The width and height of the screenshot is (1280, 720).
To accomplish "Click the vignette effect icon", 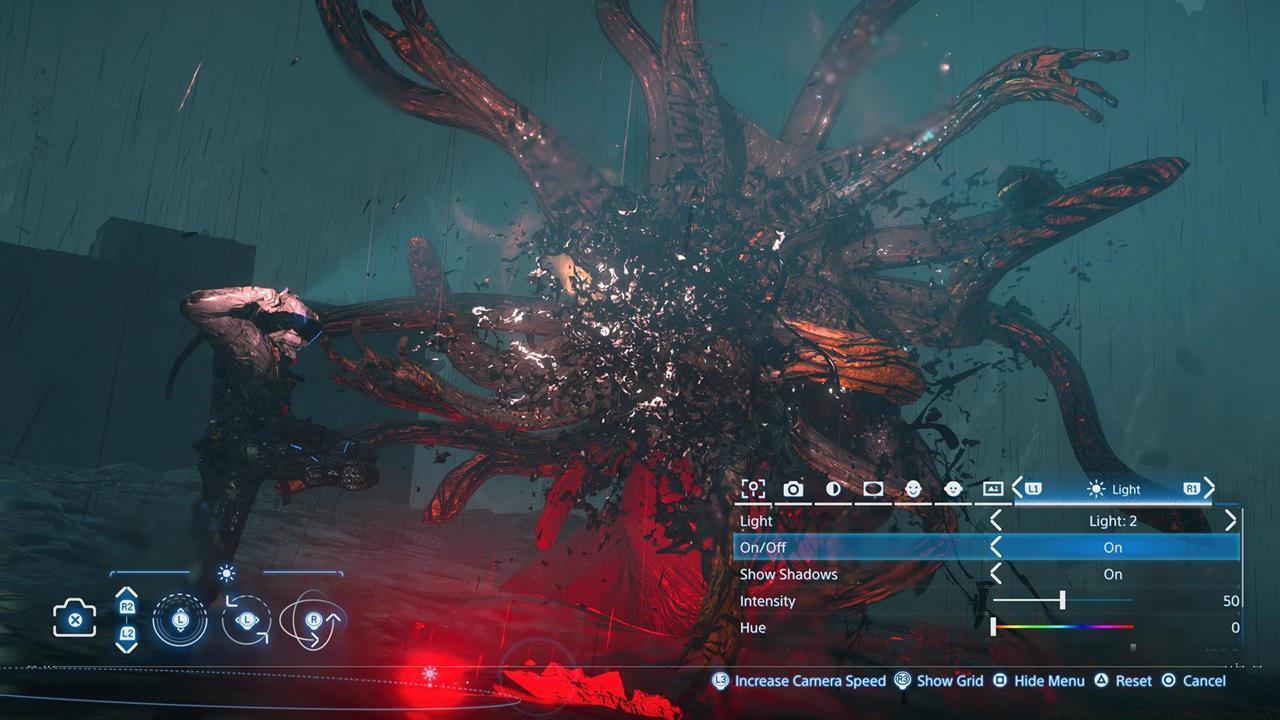I will click(x=871, y=489).
